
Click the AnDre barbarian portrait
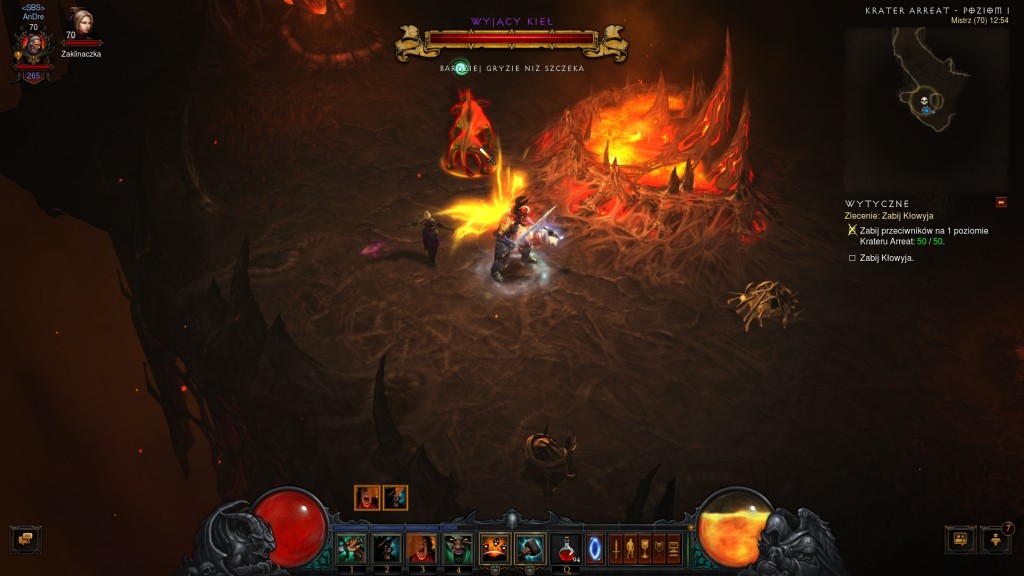[33, 46]
